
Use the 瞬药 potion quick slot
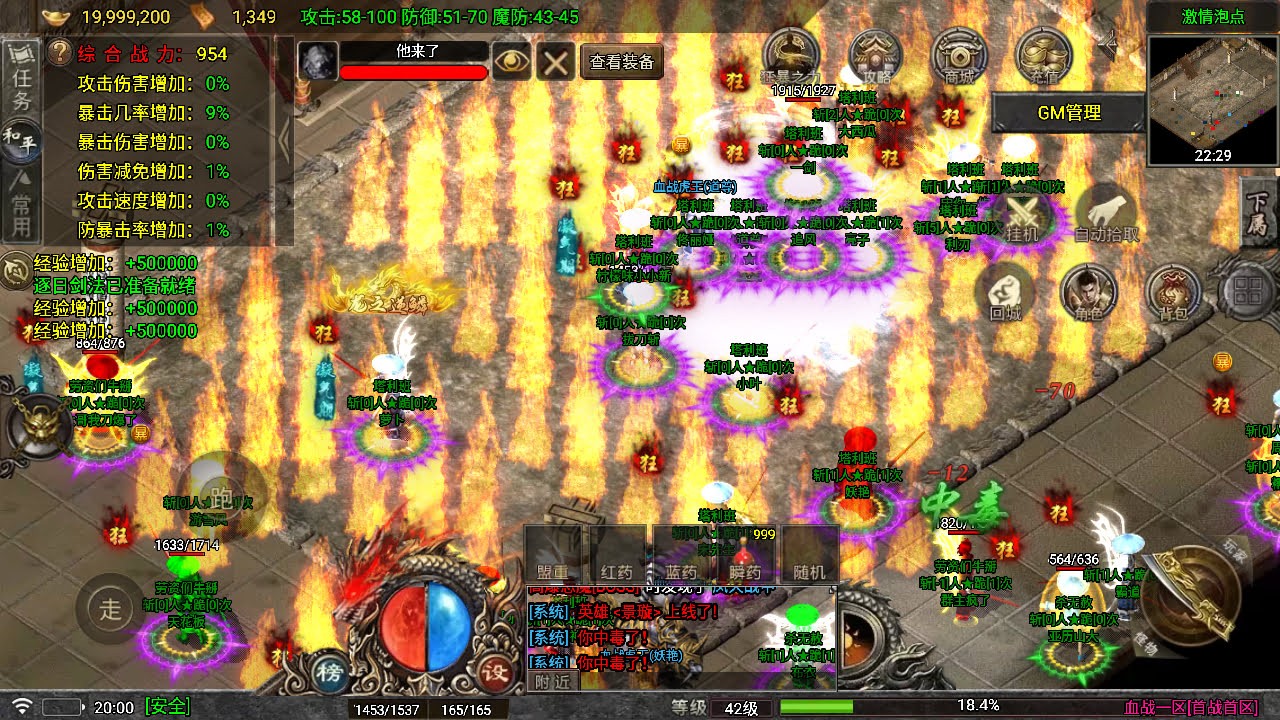(745, 556)
